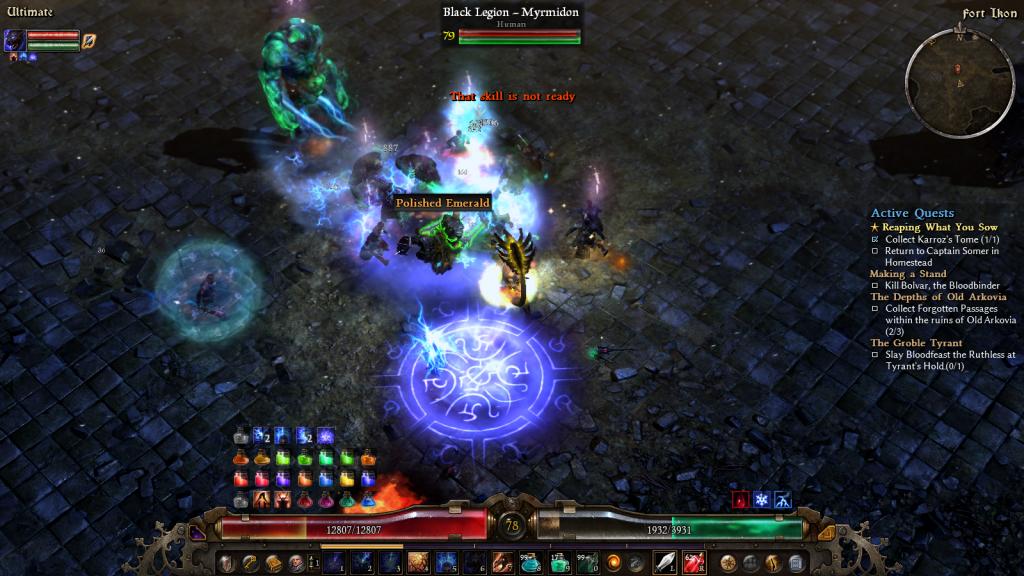
Task: Activate the skill in hotbar slot 4
Action: pos(418,563)
